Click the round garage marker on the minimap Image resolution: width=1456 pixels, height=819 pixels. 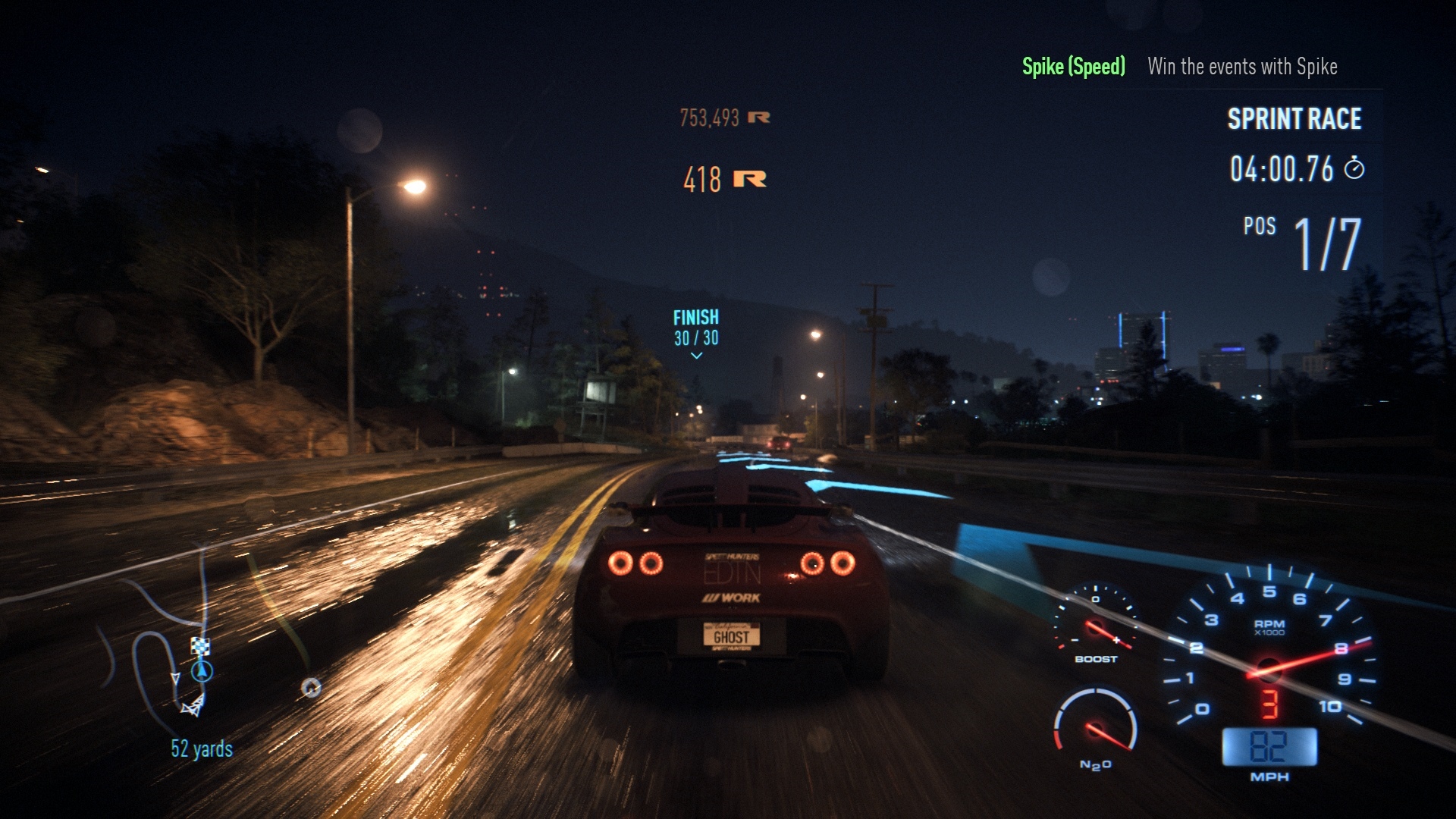[x=311, y=688]
